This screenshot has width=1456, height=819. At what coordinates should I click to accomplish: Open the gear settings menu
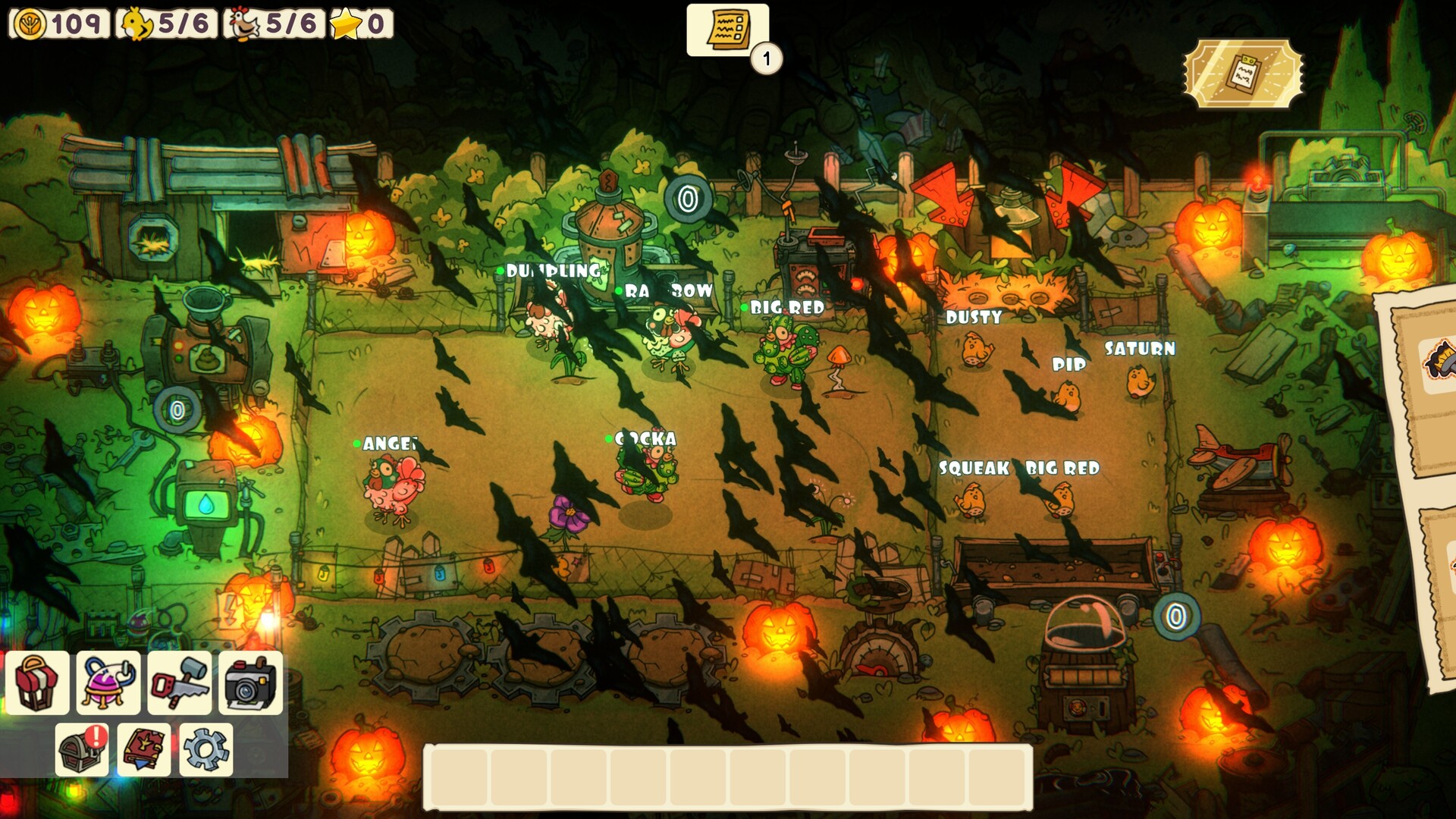tap(206, 750)
